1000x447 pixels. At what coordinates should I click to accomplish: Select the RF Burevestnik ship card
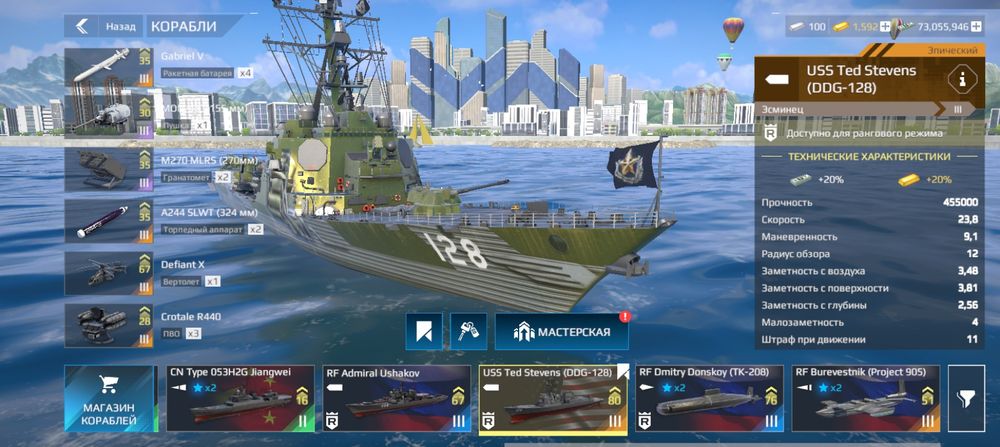865,400
